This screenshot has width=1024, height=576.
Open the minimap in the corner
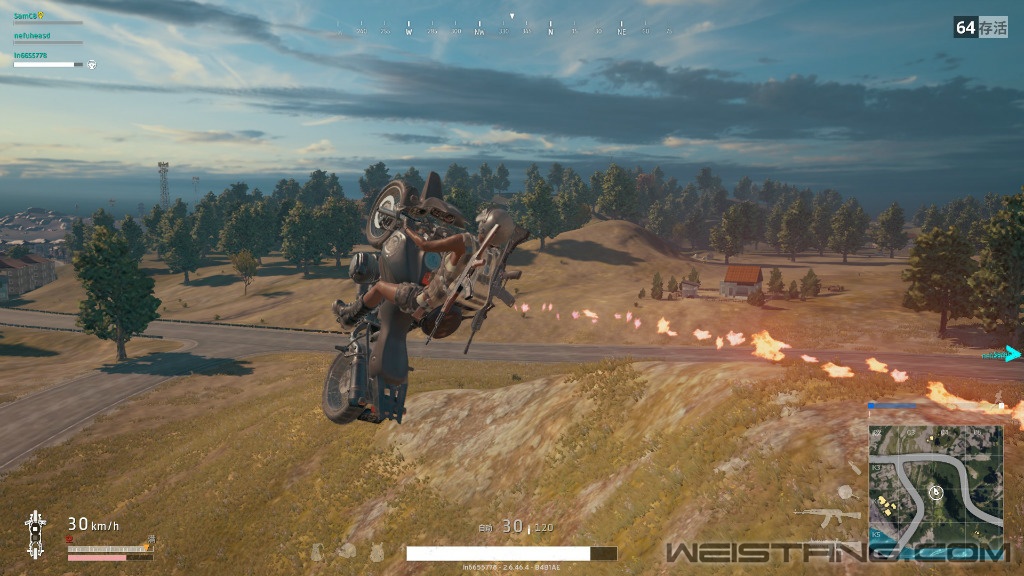click(936, 476)
